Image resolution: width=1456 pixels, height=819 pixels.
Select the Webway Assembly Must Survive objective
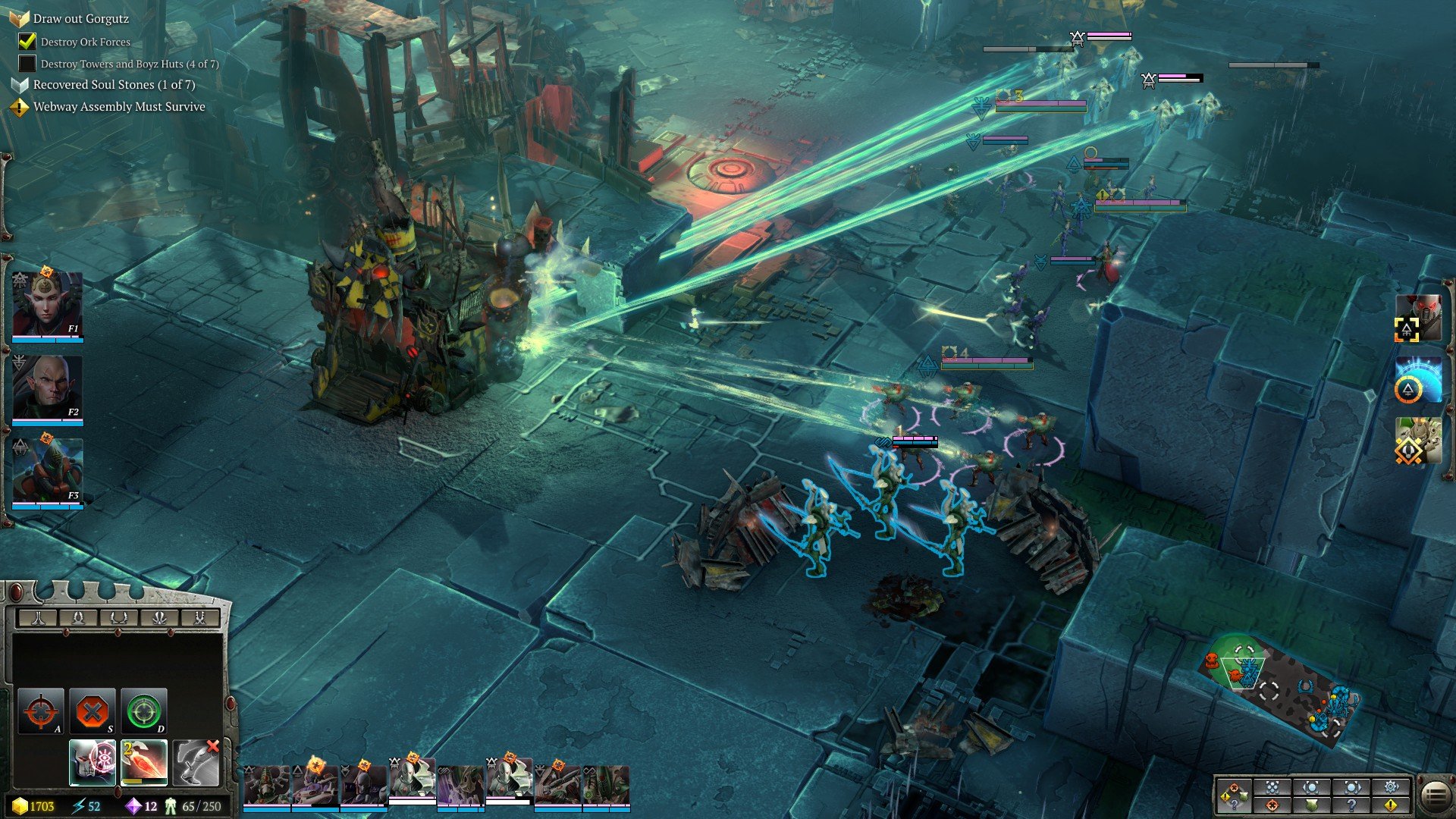(119, 107)
